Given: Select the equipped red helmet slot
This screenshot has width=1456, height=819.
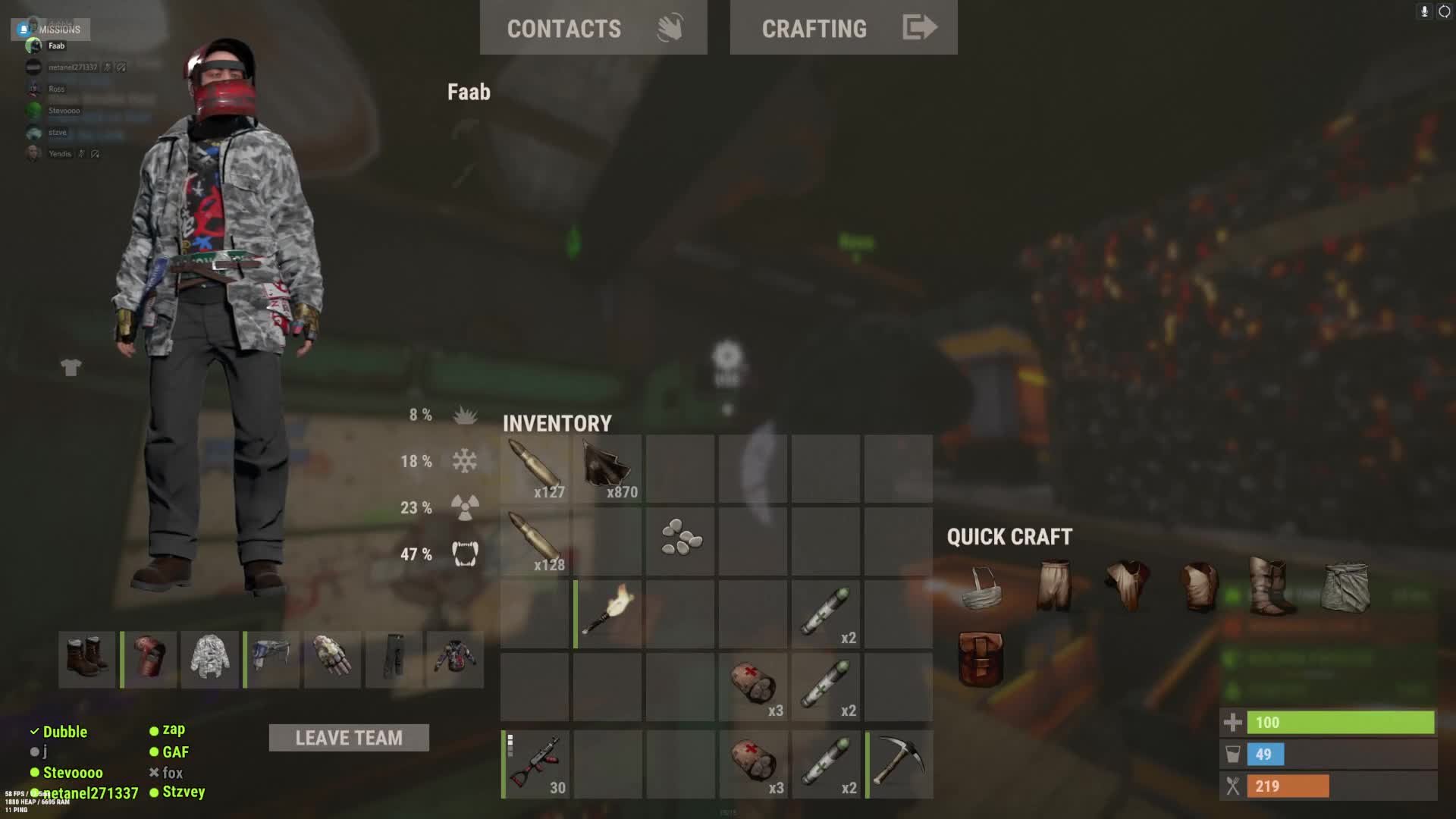Looking at the screenshot, I should [x=149, y=658].
